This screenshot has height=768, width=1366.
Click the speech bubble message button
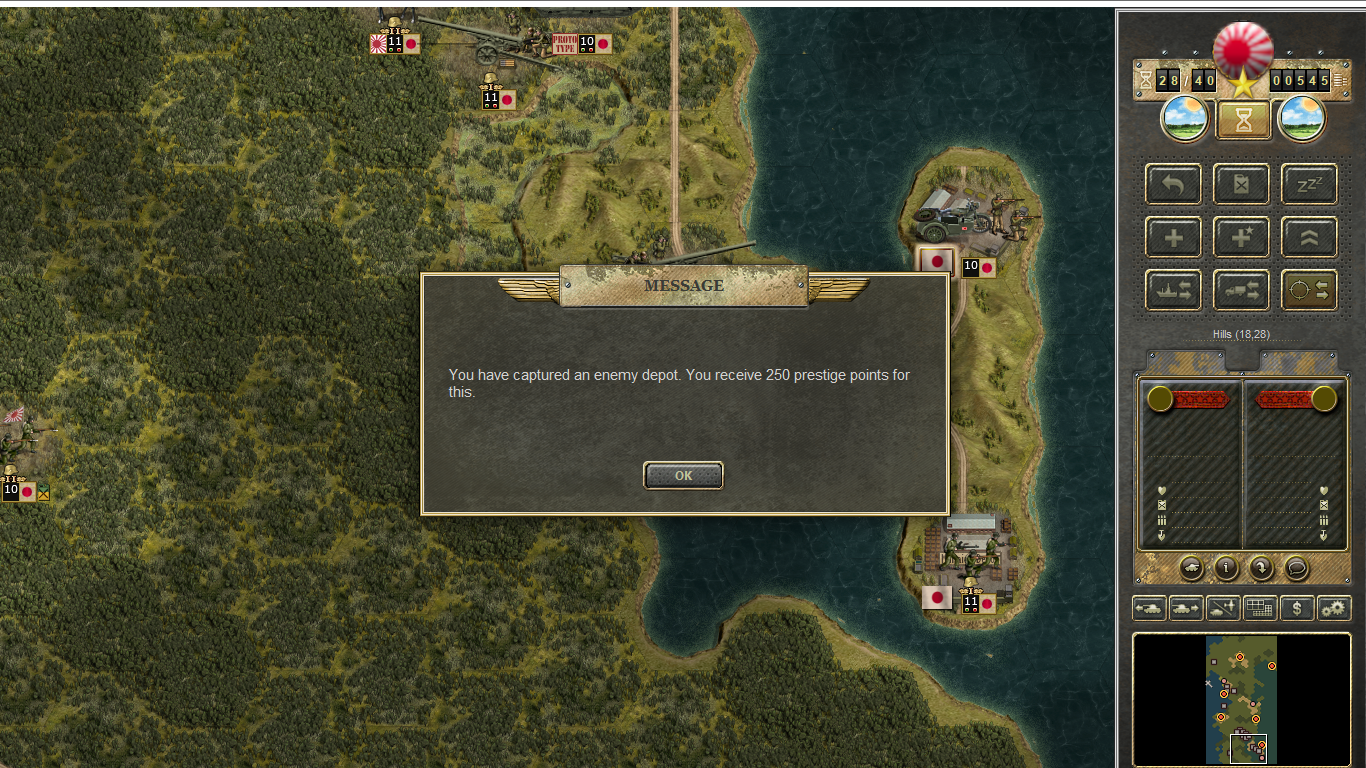pos(1297,568)
